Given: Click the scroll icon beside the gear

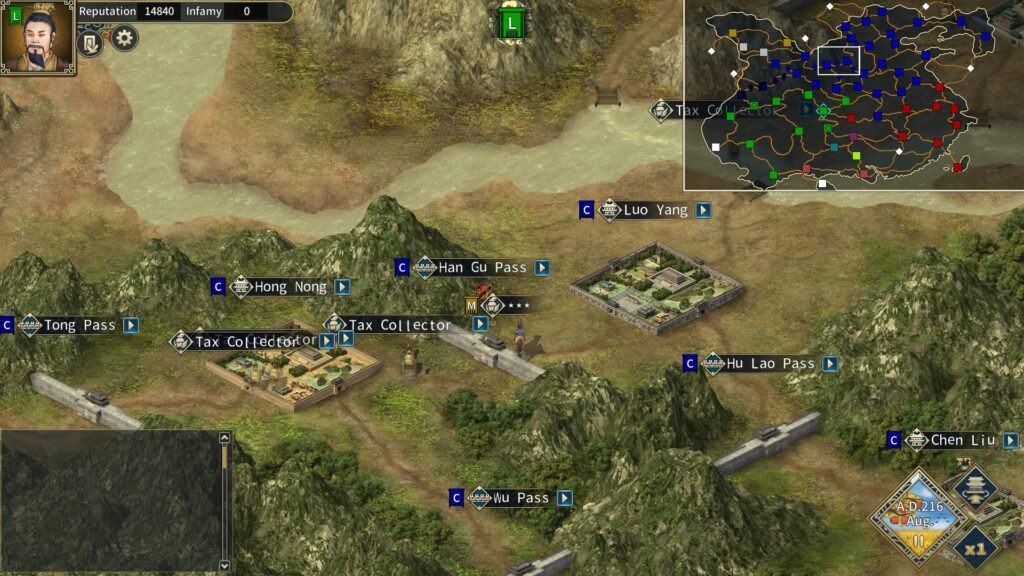Looking at the screenshot, I should tap(89, 43).
